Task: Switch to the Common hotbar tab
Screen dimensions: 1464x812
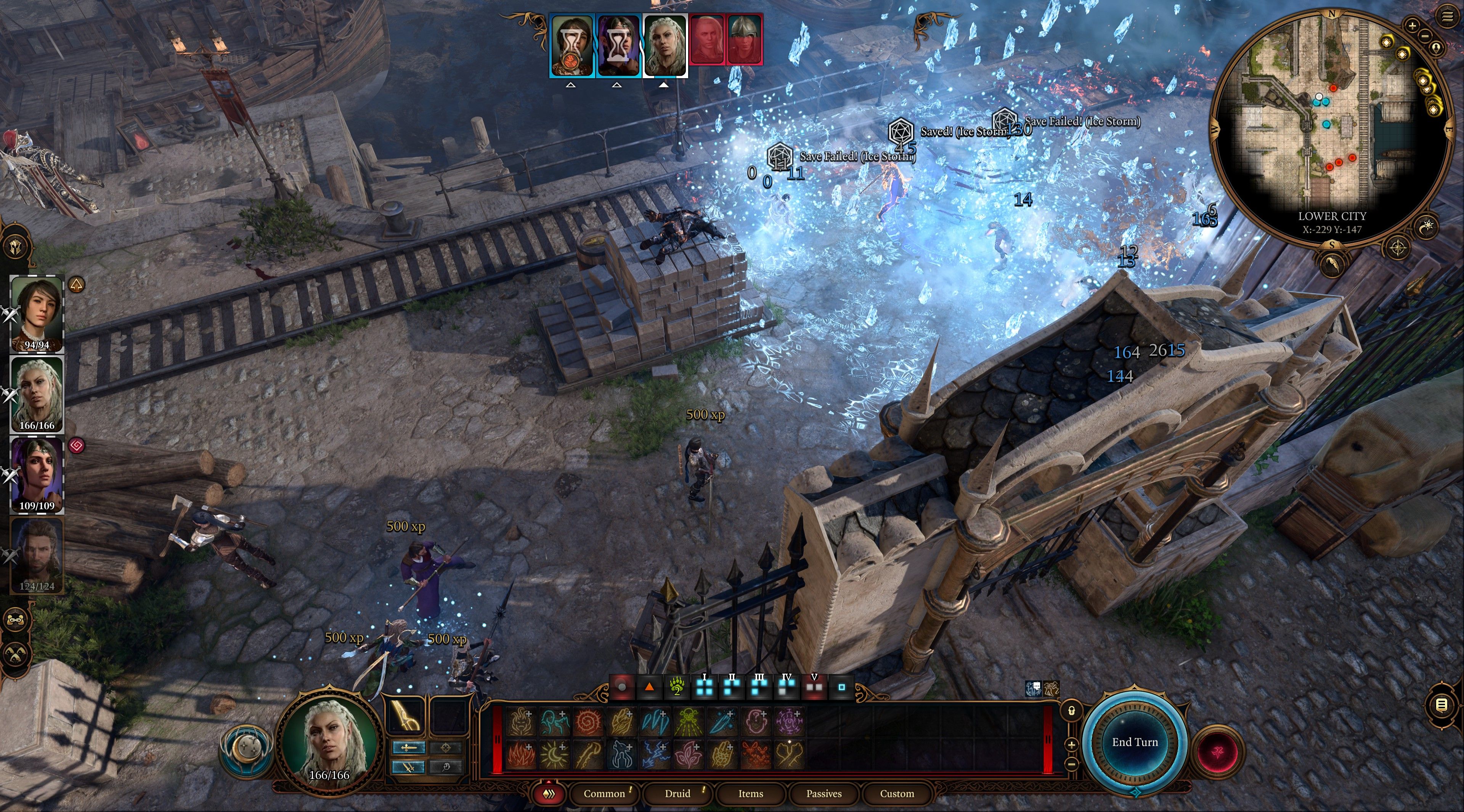Action: click(x=604, y=793)
